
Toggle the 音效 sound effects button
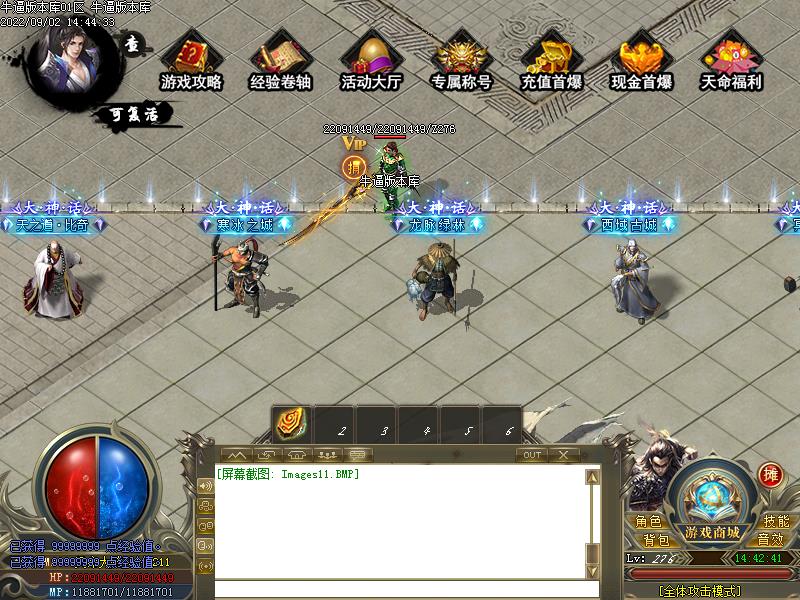click(x=769, y=540)
